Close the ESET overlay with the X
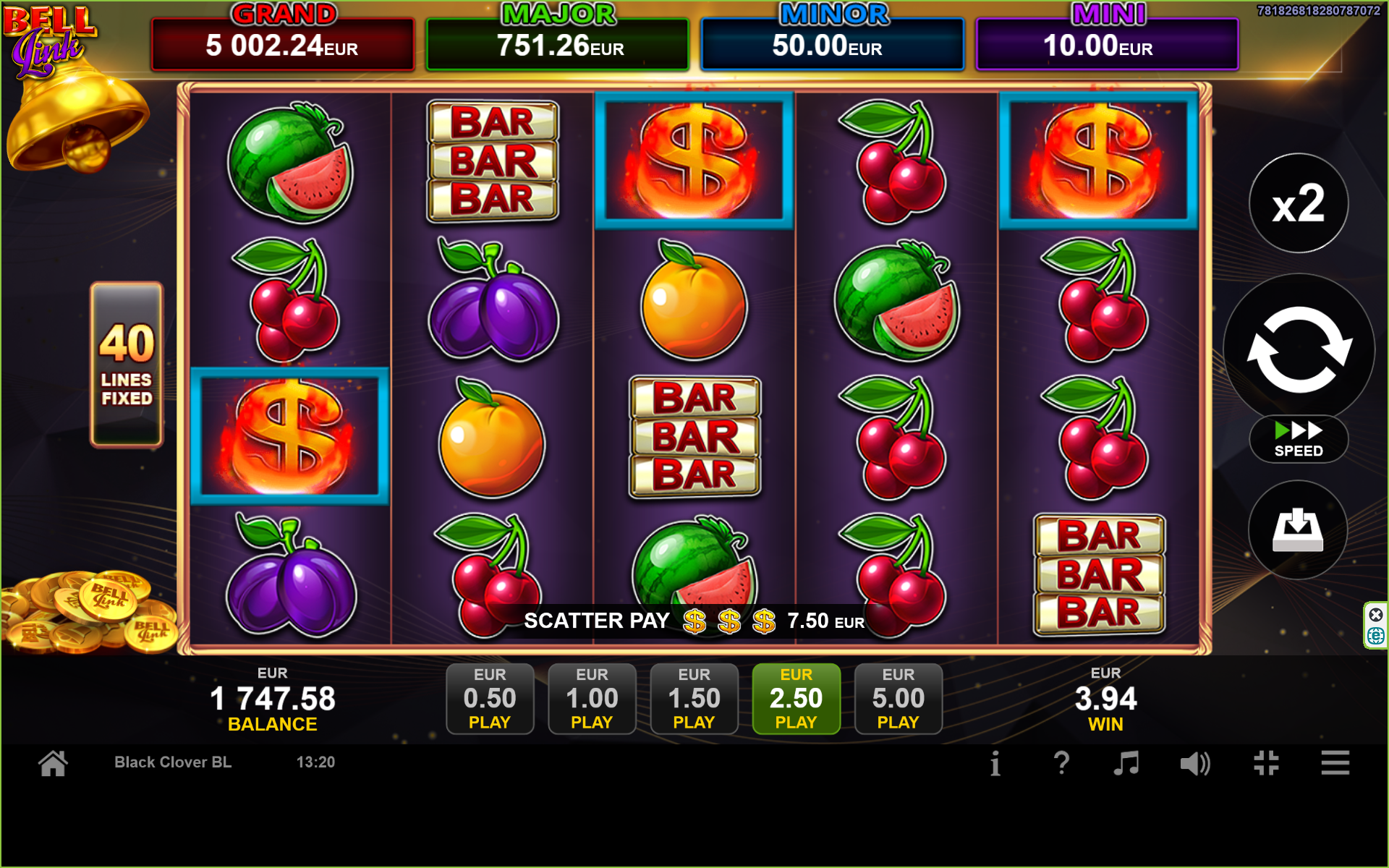 click(x=1376, y=614)
